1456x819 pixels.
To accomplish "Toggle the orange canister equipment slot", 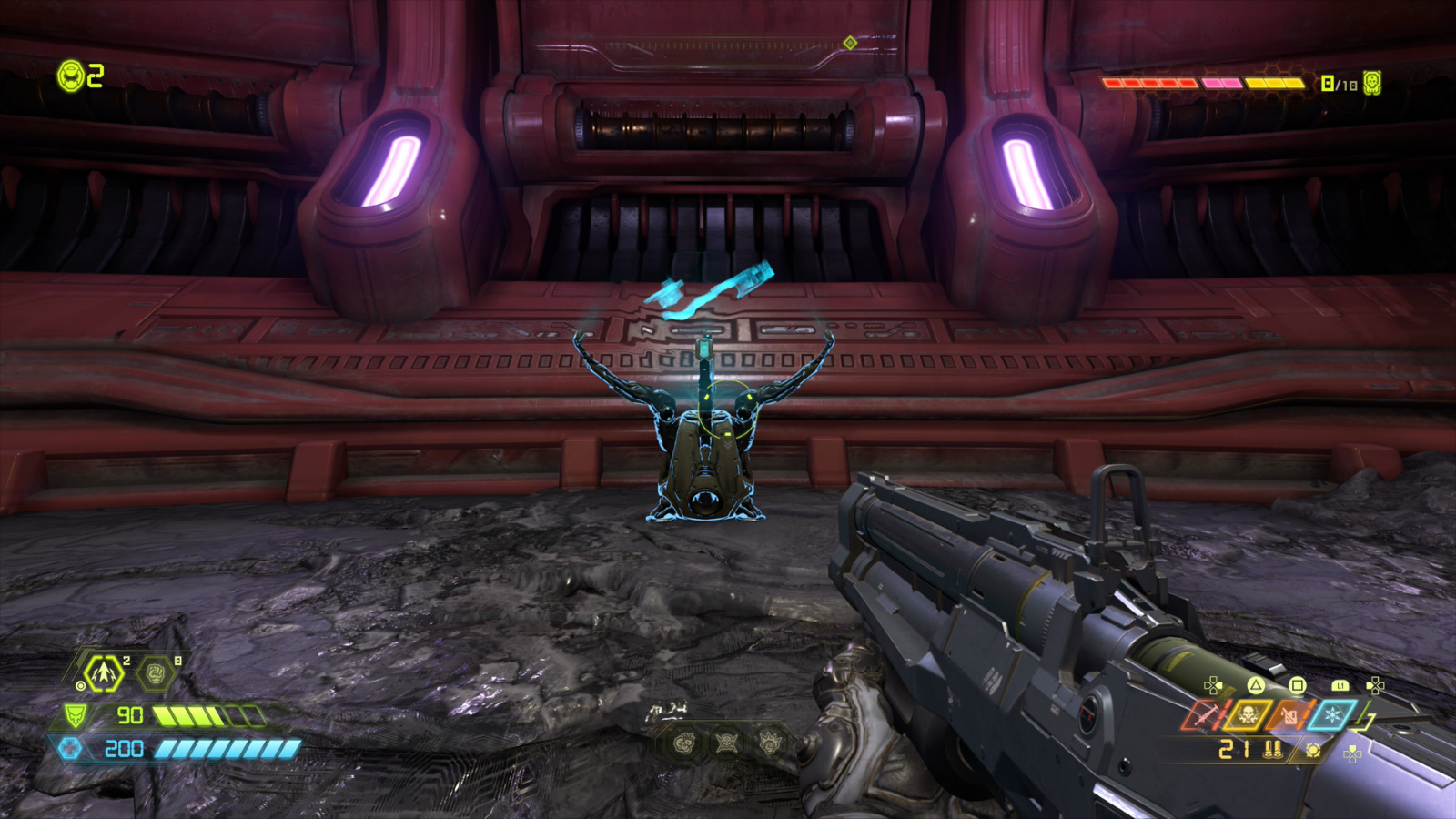I will point(1289,715).
